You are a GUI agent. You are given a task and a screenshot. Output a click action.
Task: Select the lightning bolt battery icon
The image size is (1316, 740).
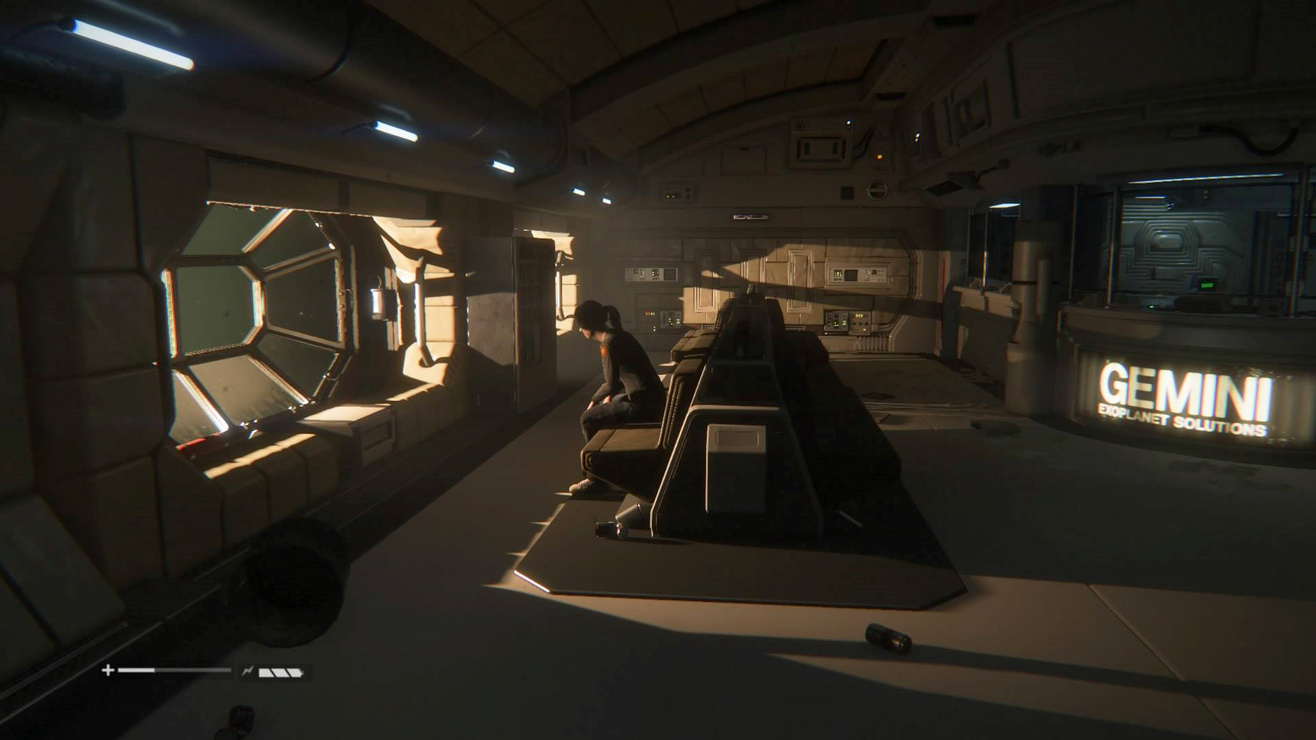[x=246, y=670]
